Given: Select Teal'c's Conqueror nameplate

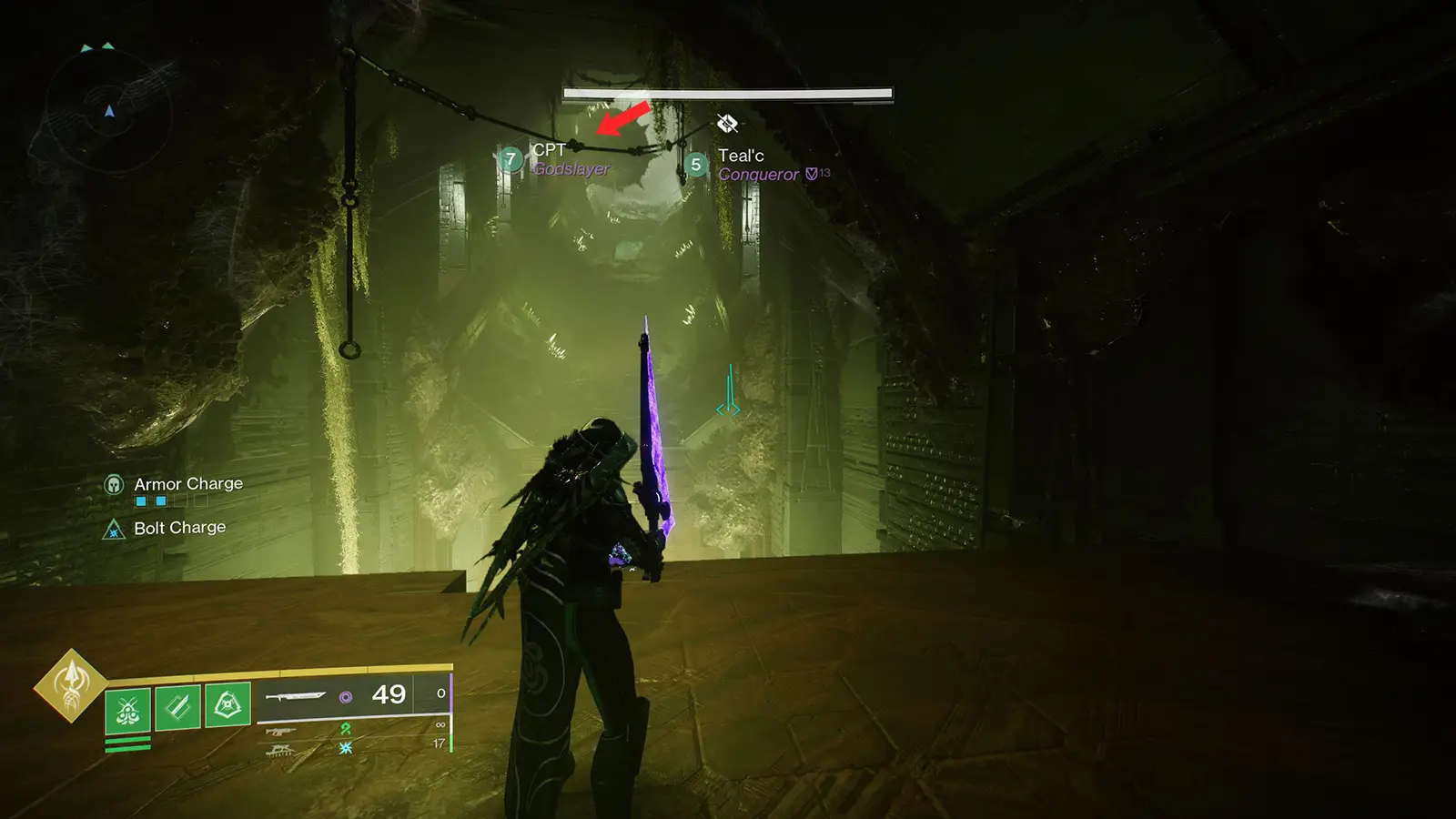Looking at the screenshot, I should pos(757,165).
